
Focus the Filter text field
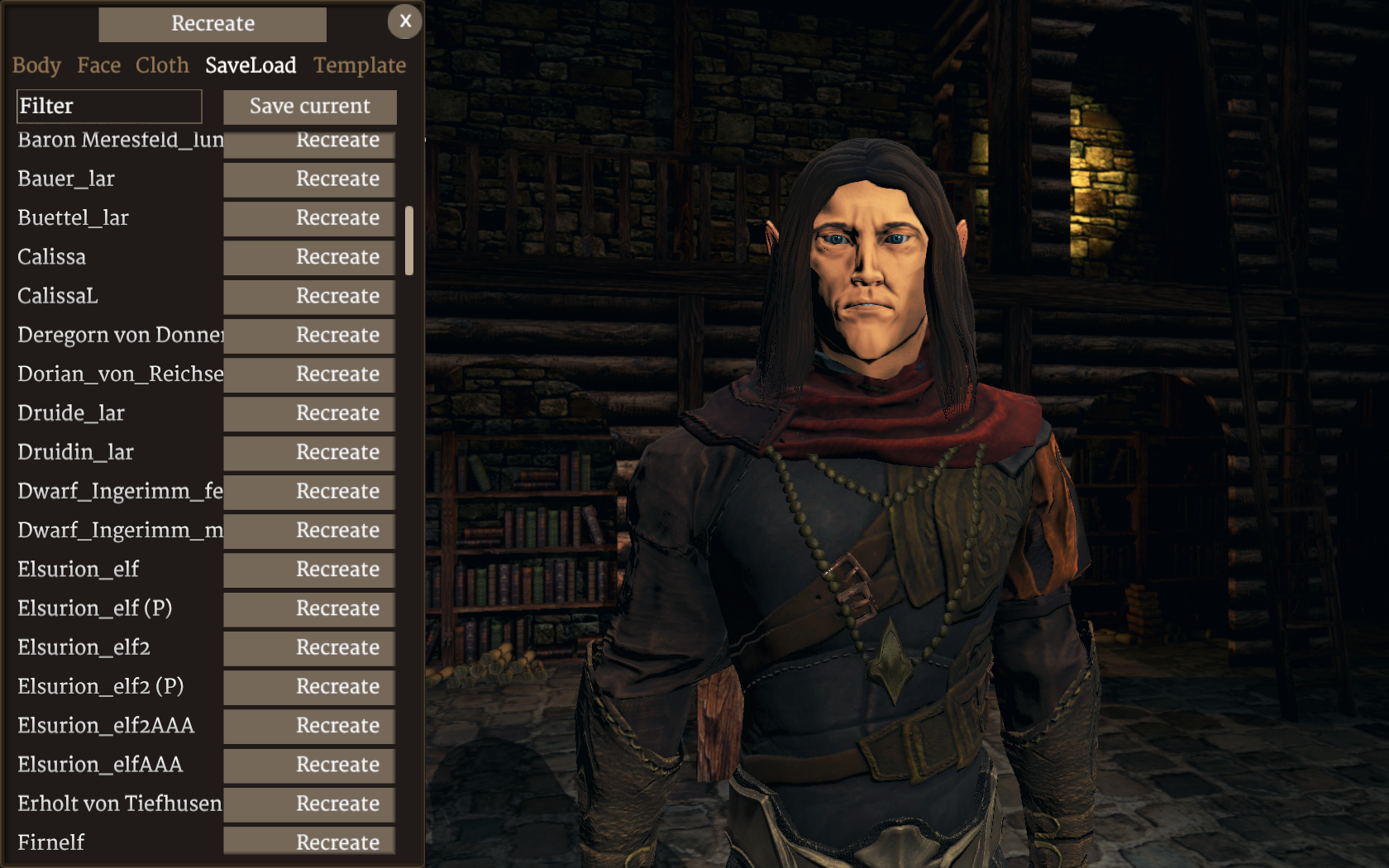pos(109,106)
